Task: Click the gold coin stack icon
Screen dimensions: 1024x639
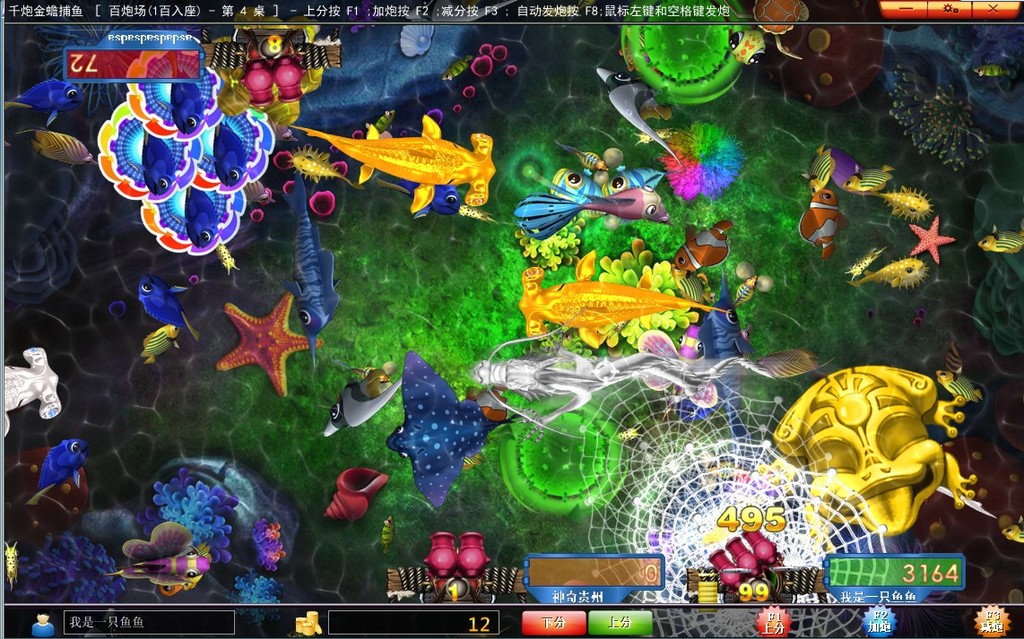Action: pyautogui.click(x=308, y=623)
